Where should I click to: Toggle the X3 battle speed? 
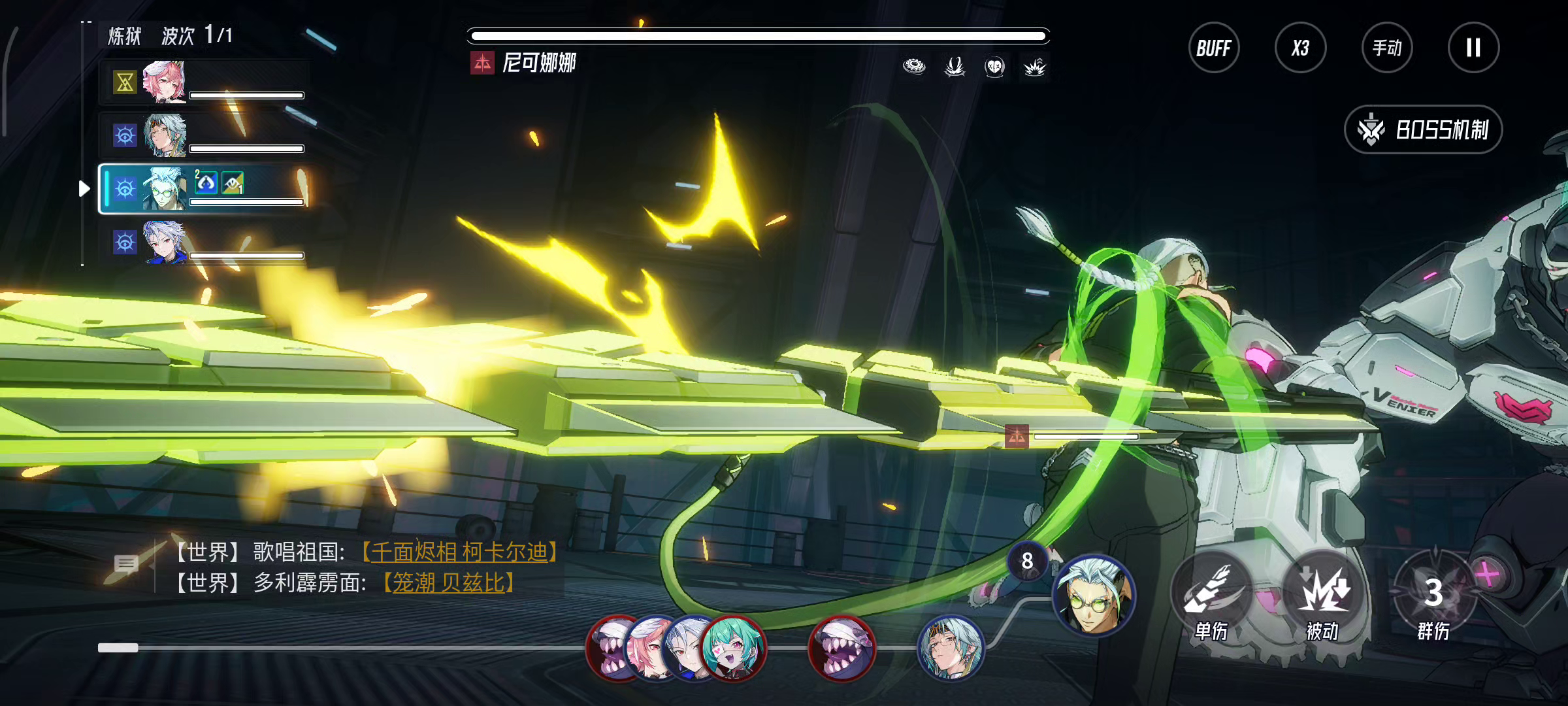(1300, 48)
